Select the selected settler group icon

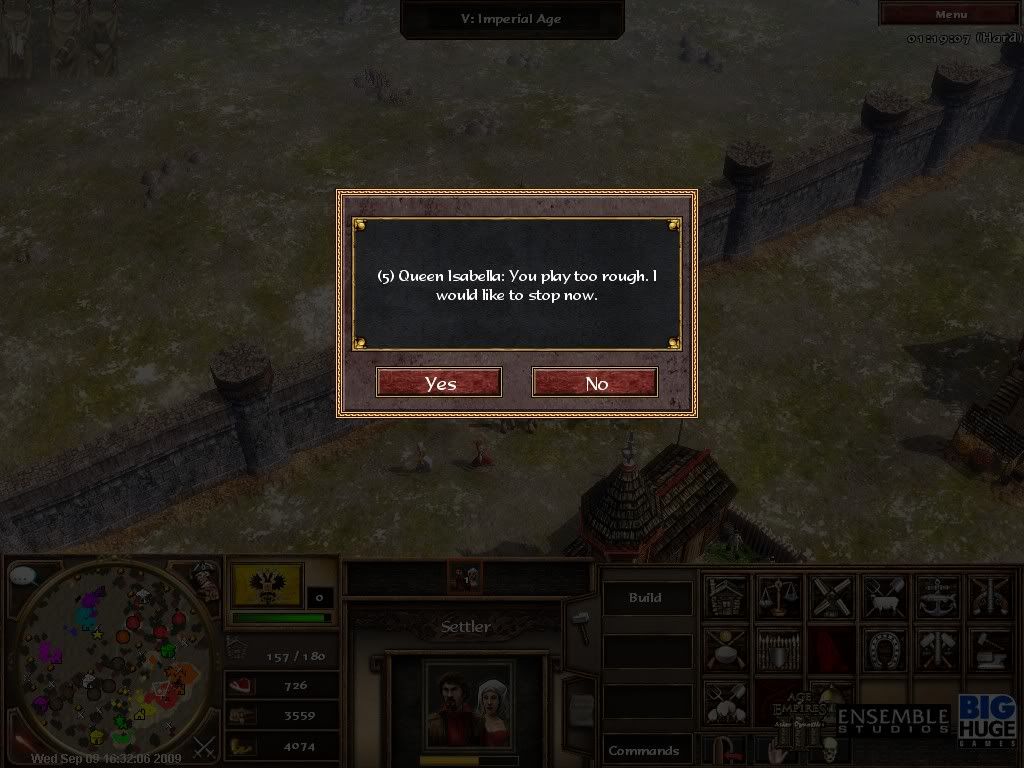[464, 576]
